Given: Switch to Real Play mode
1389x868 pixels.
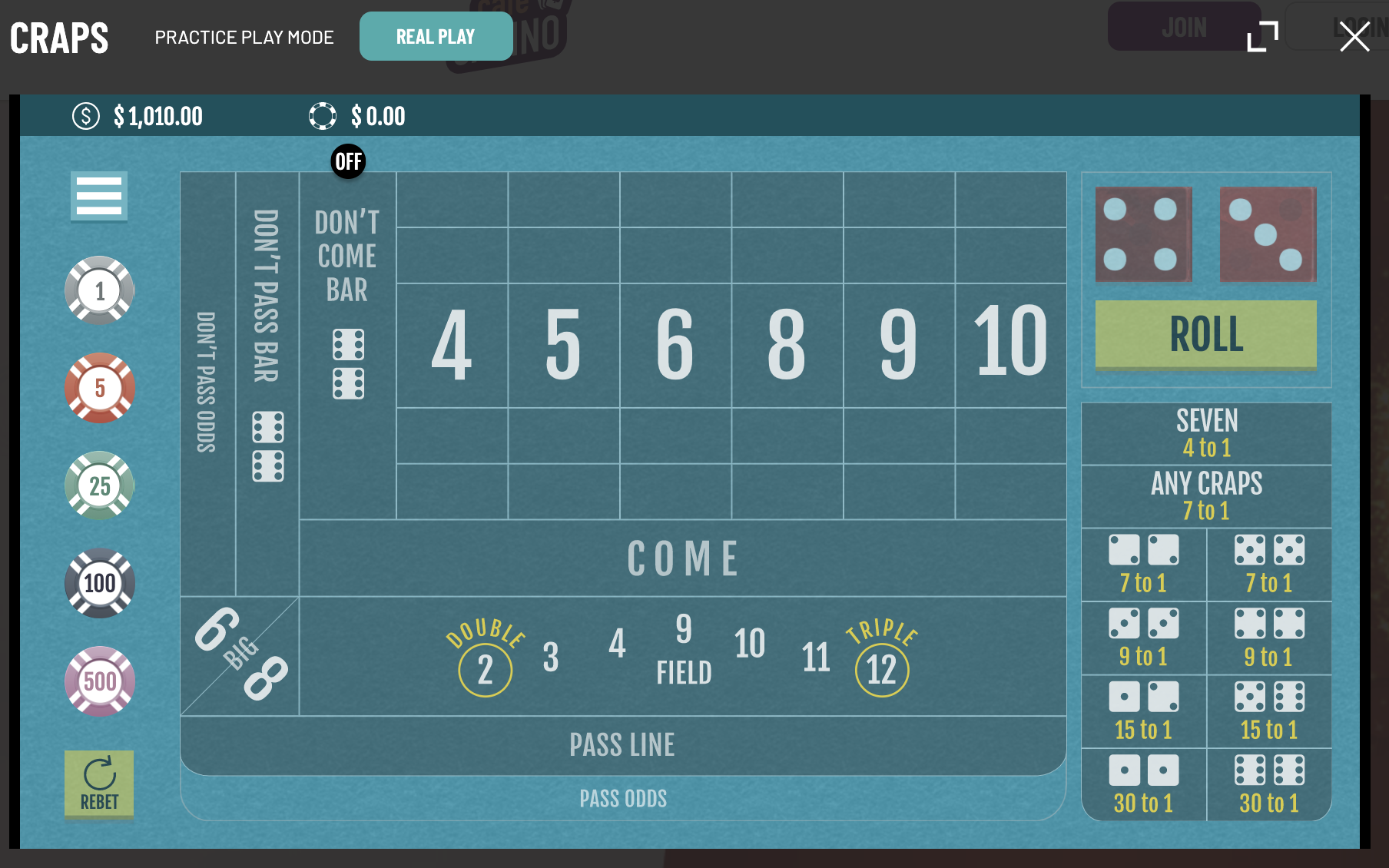Looking at the screenshot, I should pos(436,37).
